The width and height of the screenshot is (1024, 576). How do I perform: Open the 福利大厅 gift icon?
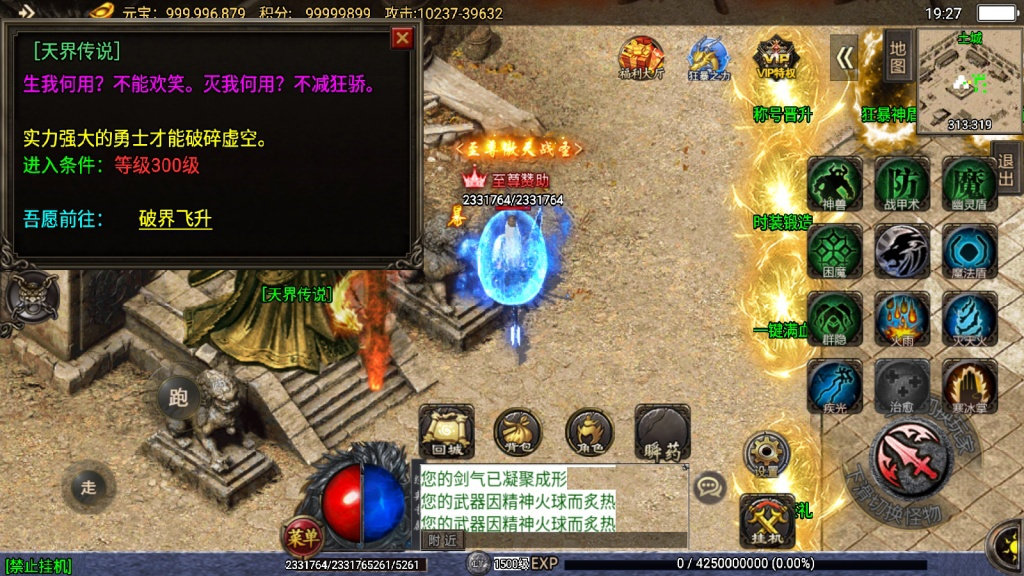tap(641, 58)
